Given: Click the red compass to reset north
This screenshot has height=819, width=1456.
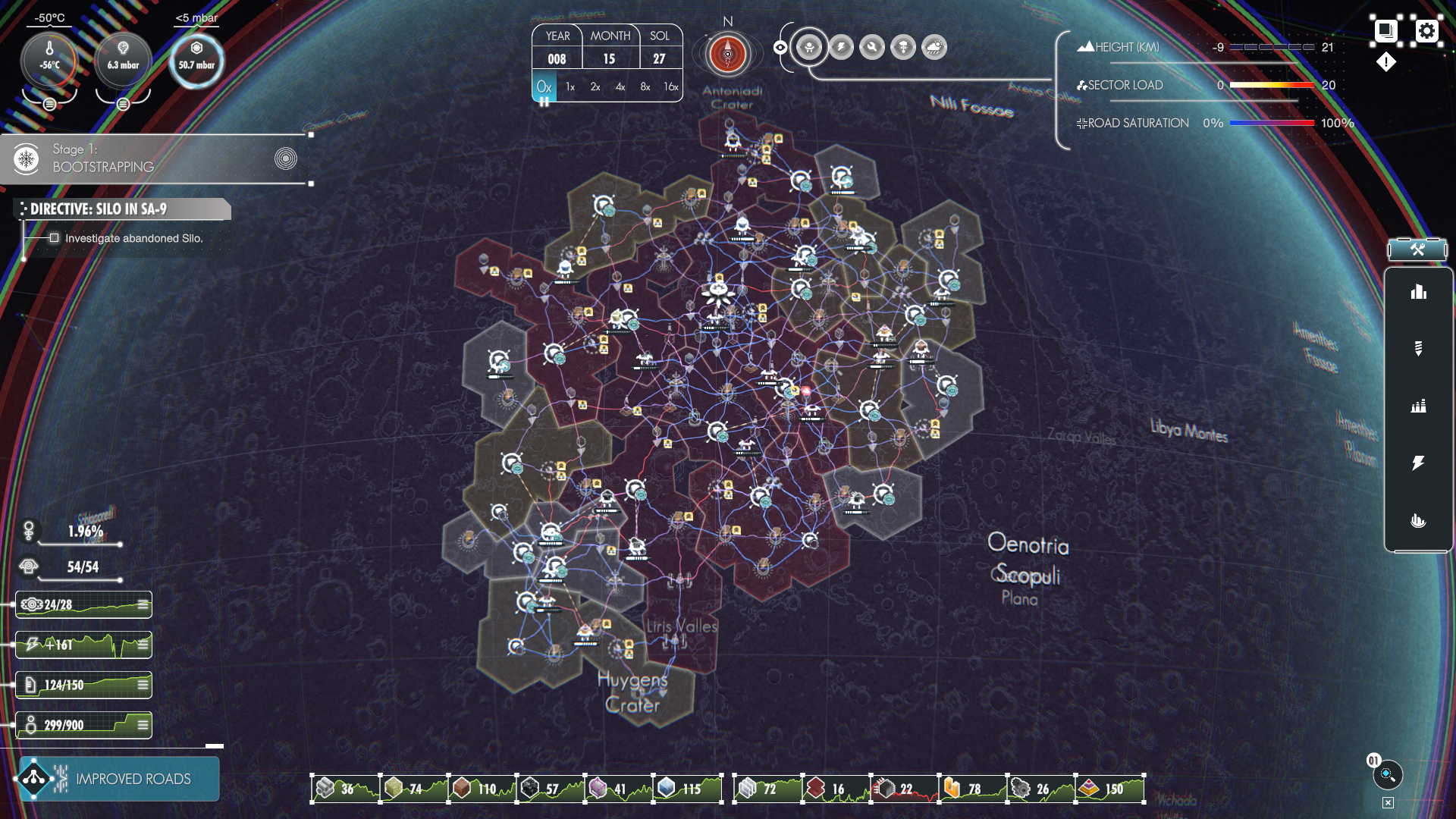Looking at the screenshot, I should pos(727,55).
